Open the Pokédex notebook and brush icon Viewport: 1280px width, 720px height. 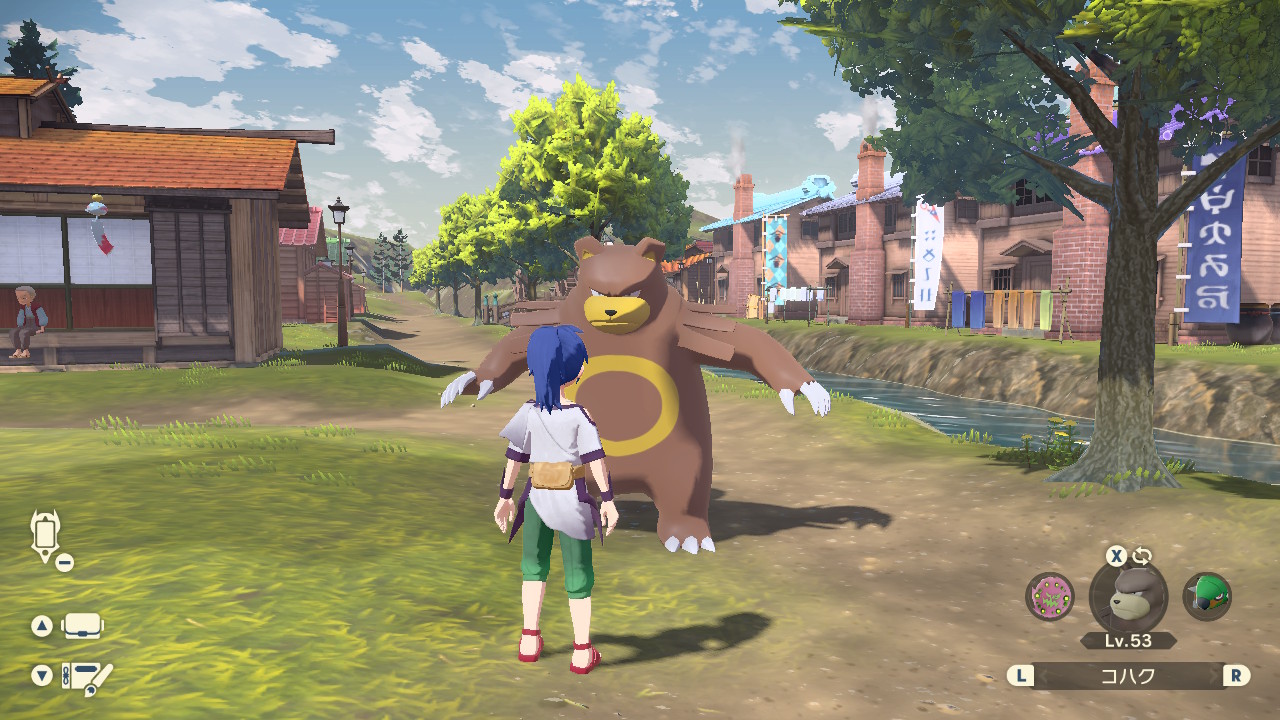click(87, 678)
